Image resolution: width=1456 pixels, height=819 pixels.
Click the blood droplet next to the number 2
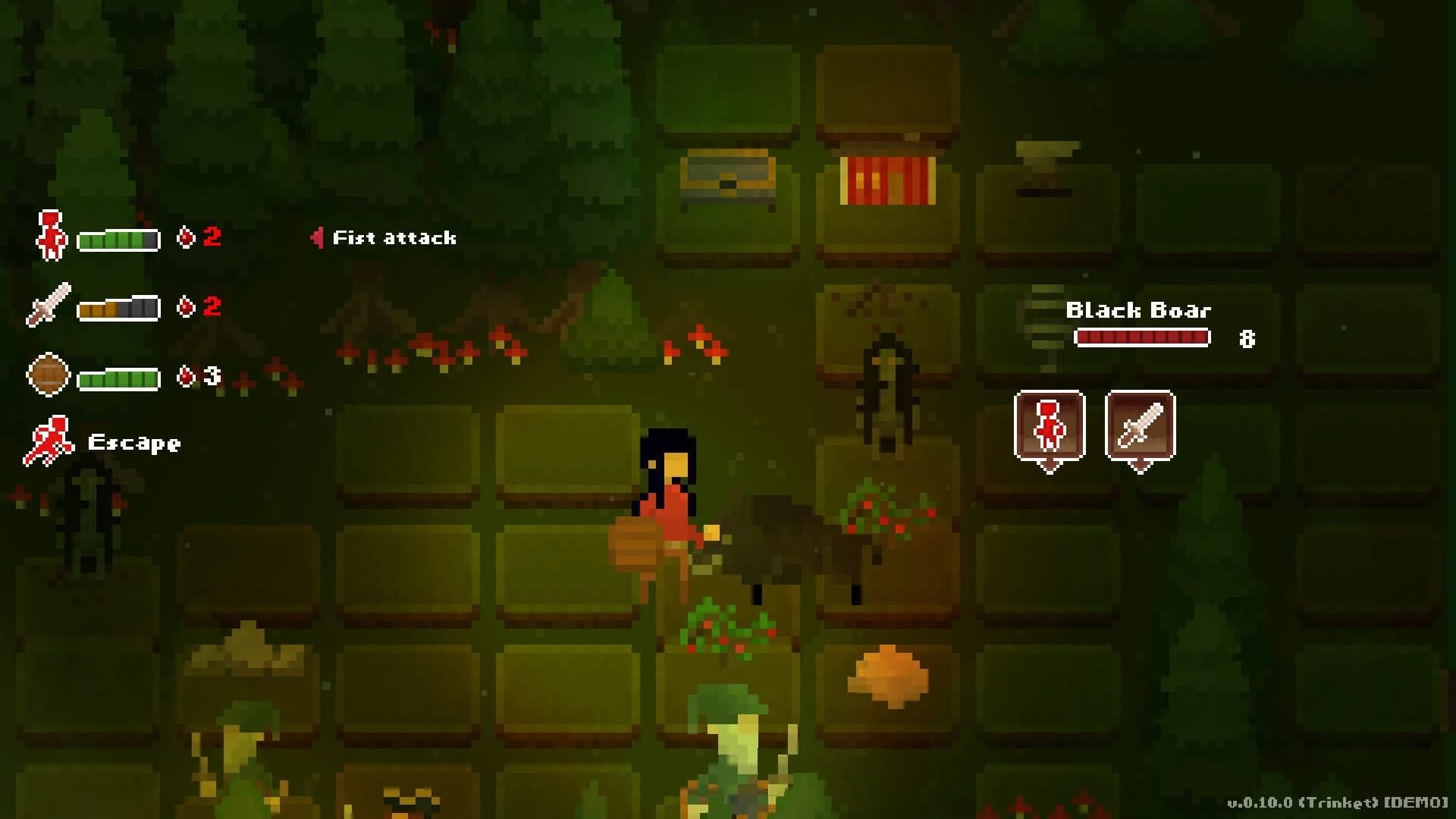[187, 237]
